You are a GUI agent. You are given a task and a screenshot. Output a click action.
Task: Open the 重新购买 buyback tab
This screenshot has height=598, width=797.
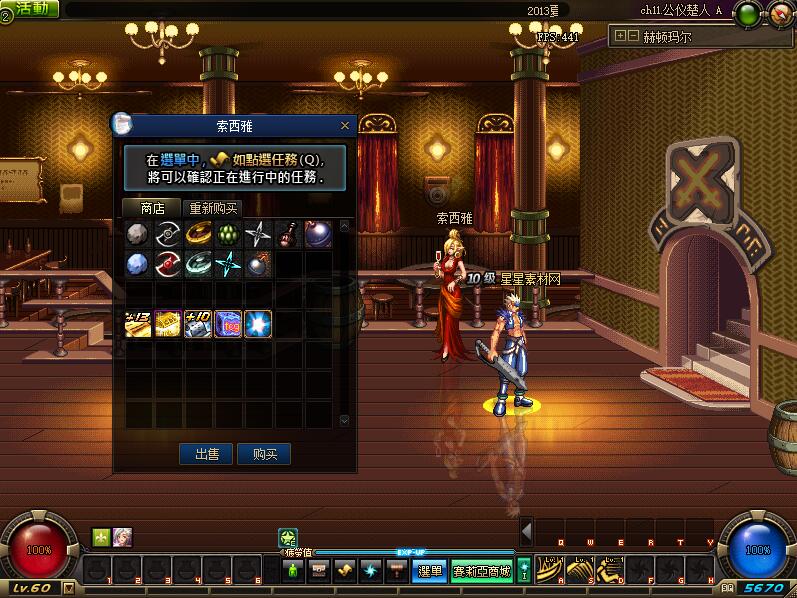[214, 208]
